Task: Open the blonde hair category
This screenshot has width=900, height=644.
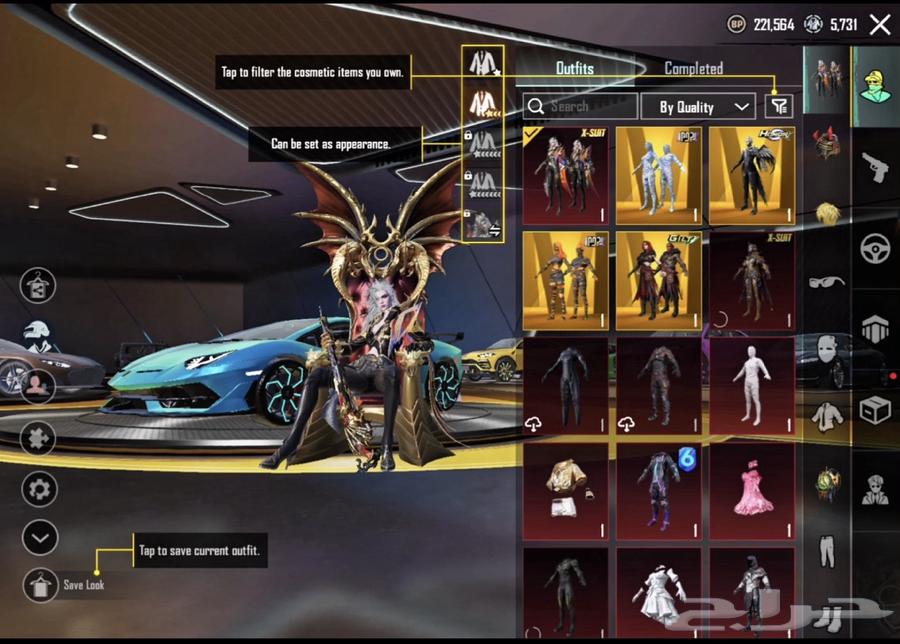Action: (x=827, y=213)
